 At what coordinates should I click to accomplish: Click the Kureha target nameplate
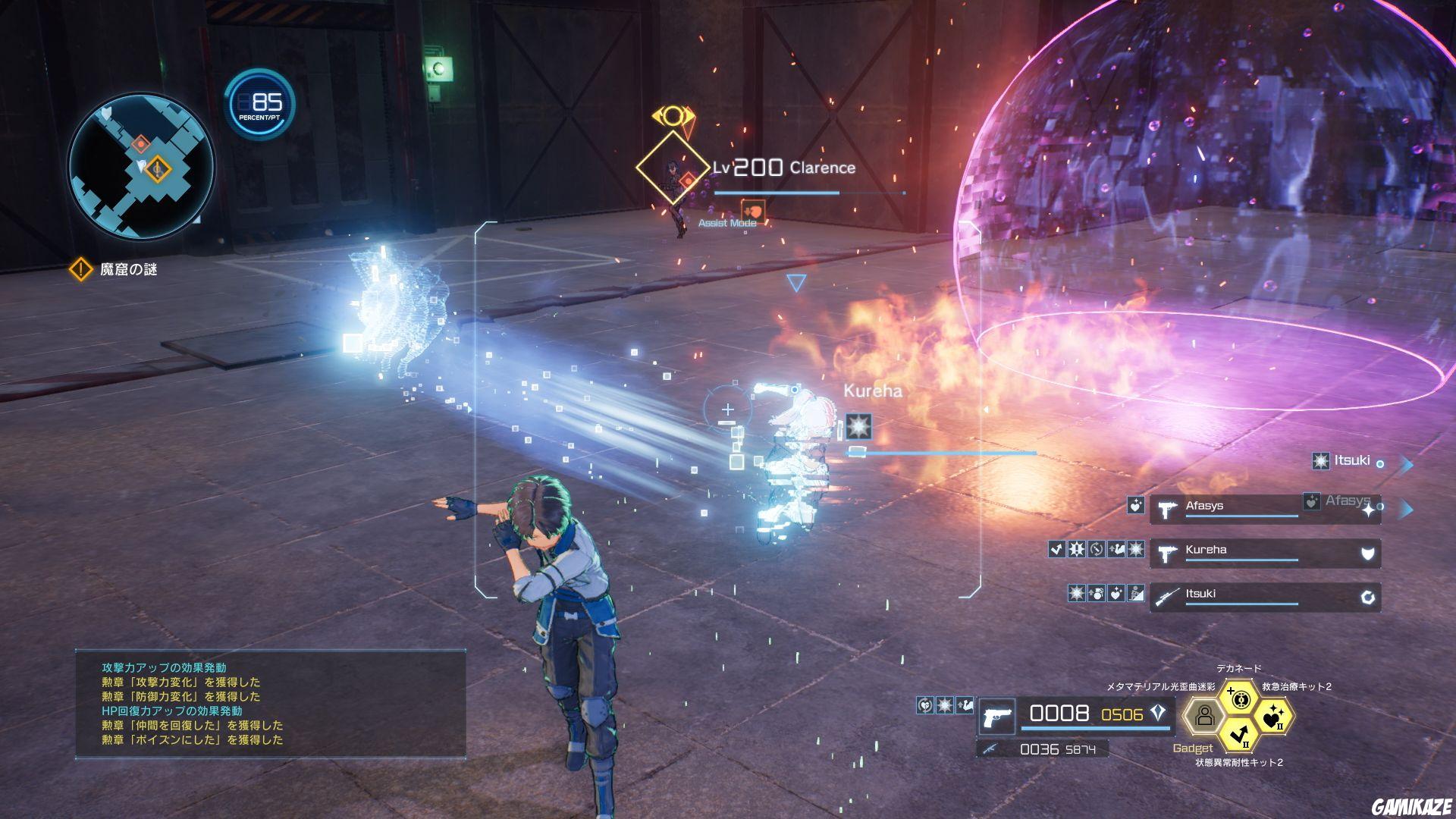point(873,392)
